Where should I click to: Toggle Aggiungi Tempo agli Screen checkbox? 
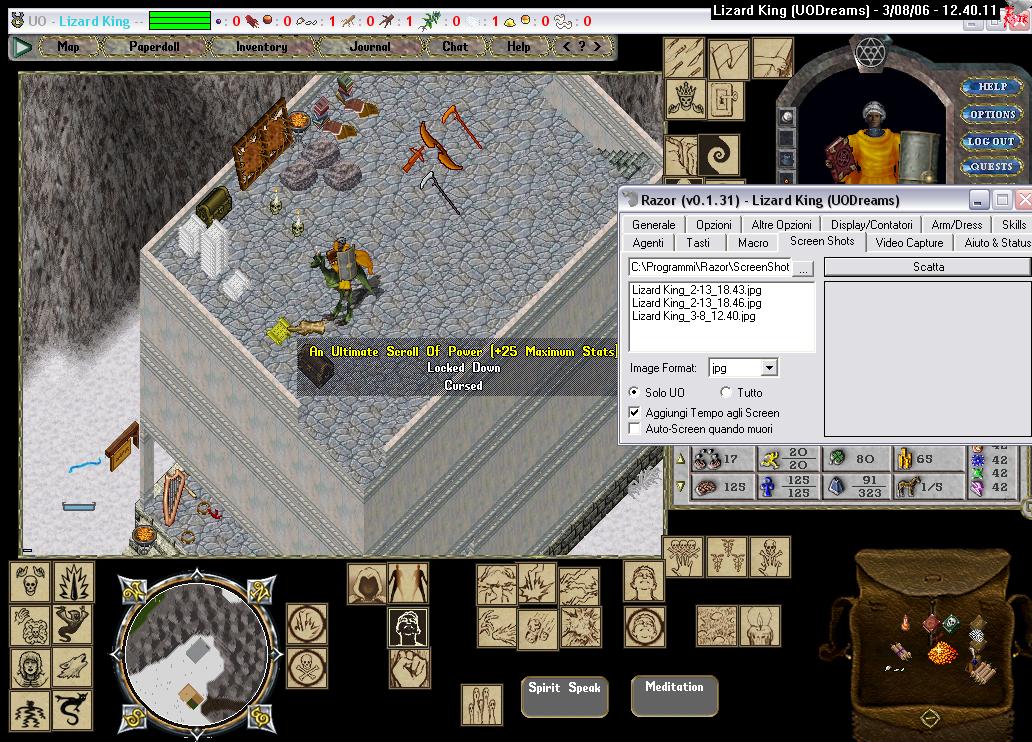[634, 412]
